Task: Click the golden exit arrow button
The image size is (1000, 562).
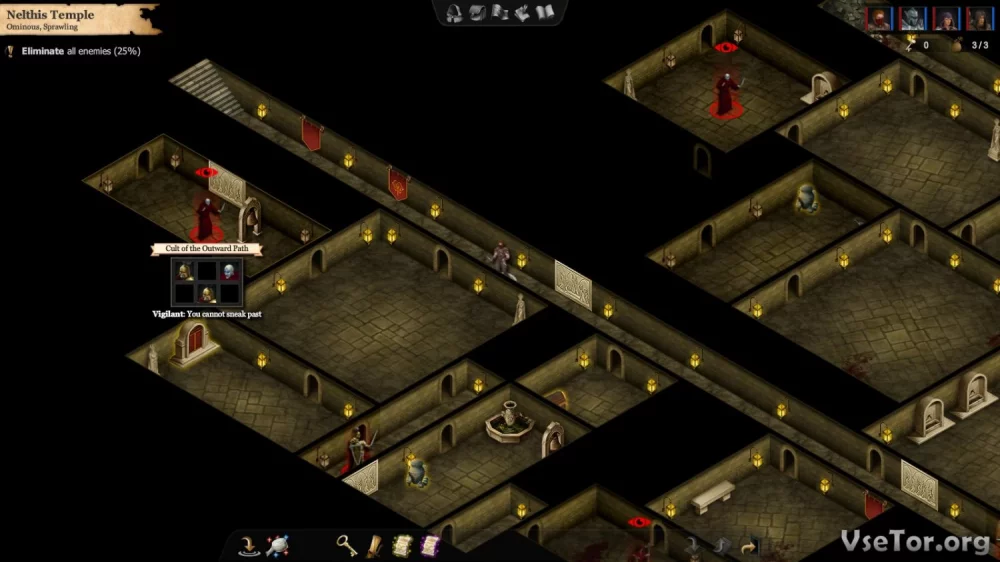Action: (747, 546)
